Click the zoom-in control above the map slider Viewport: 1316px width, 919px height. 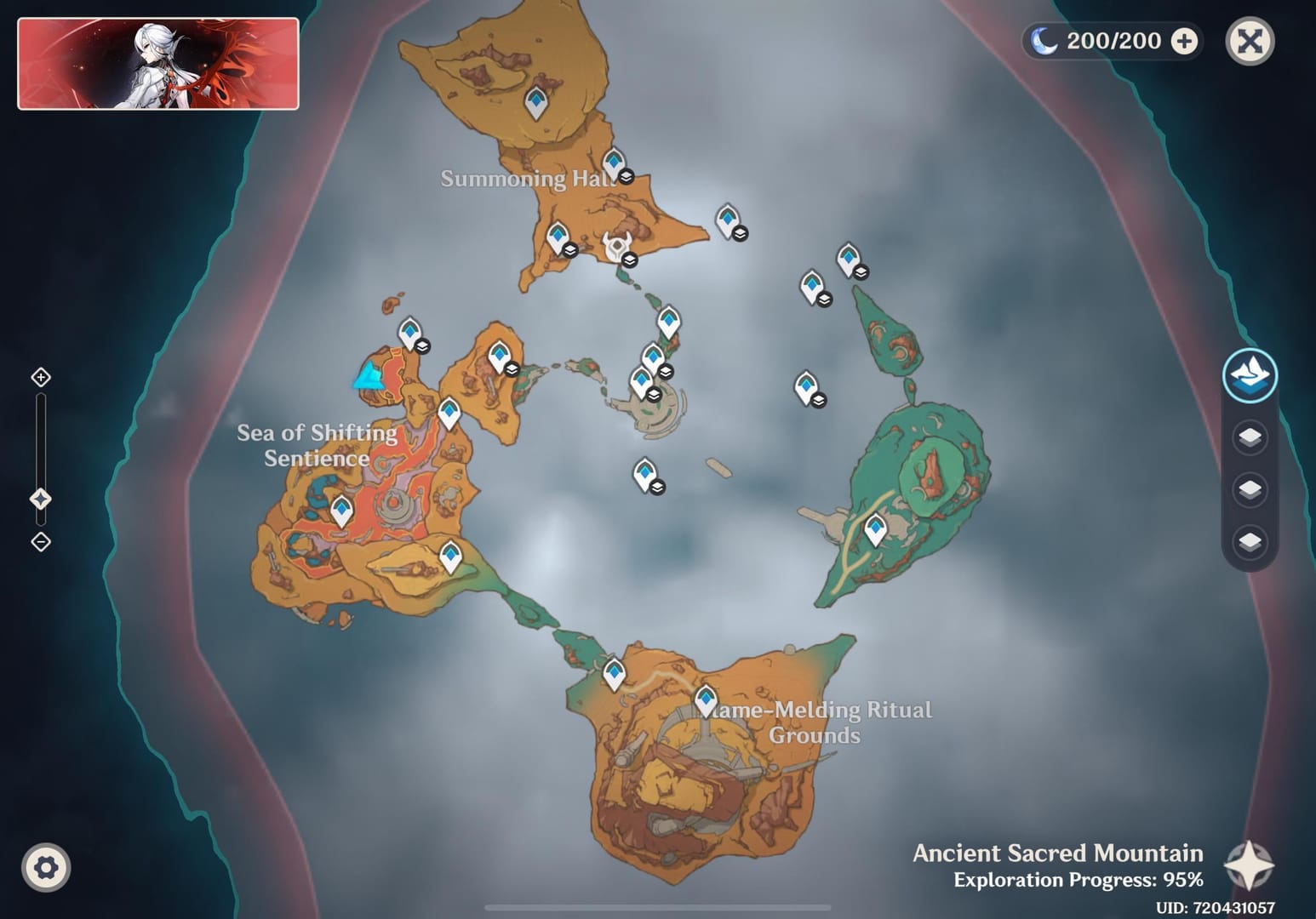(x=40, y=375)
